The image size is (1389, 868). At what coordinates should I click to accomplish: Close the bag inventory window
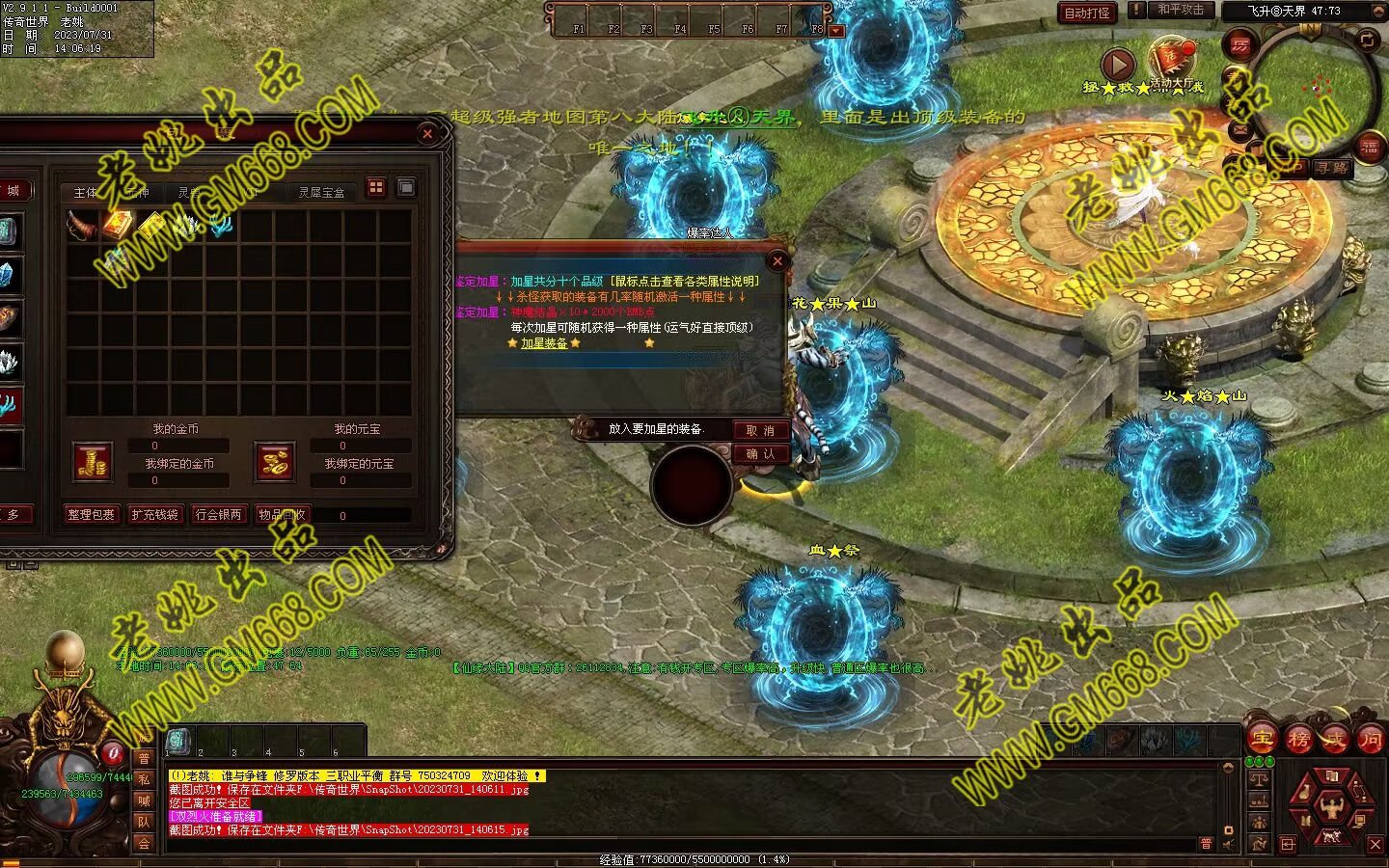pos(427,134)
